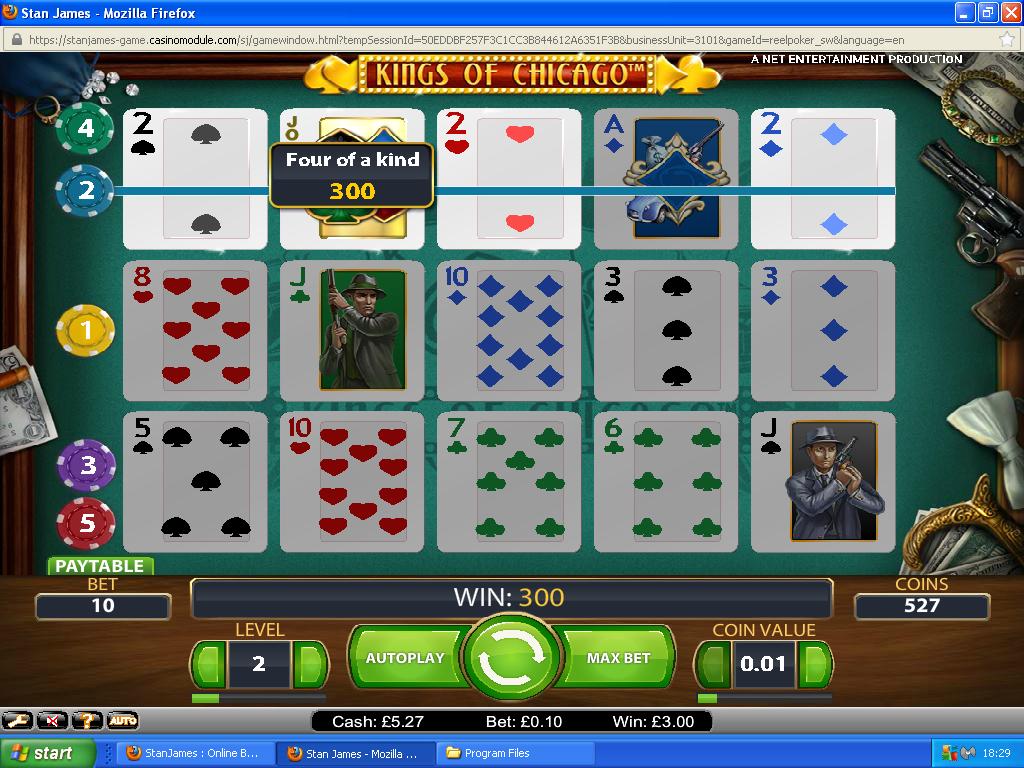
Task: Open the Paytable
Action: (99, 566)
